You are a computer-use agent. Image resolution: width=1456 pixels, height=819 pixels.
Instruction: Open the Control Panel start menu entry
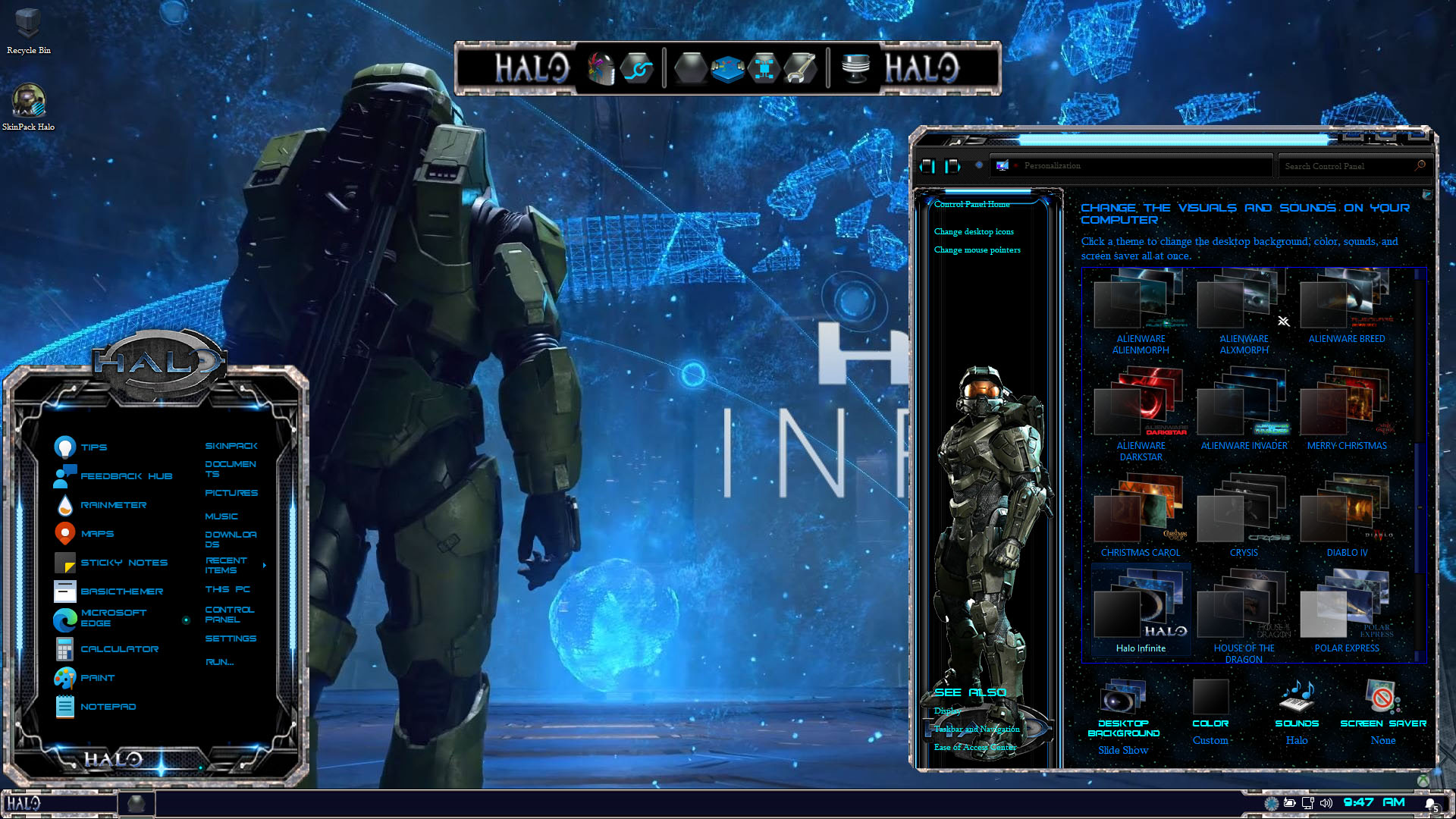coord(230,614)
